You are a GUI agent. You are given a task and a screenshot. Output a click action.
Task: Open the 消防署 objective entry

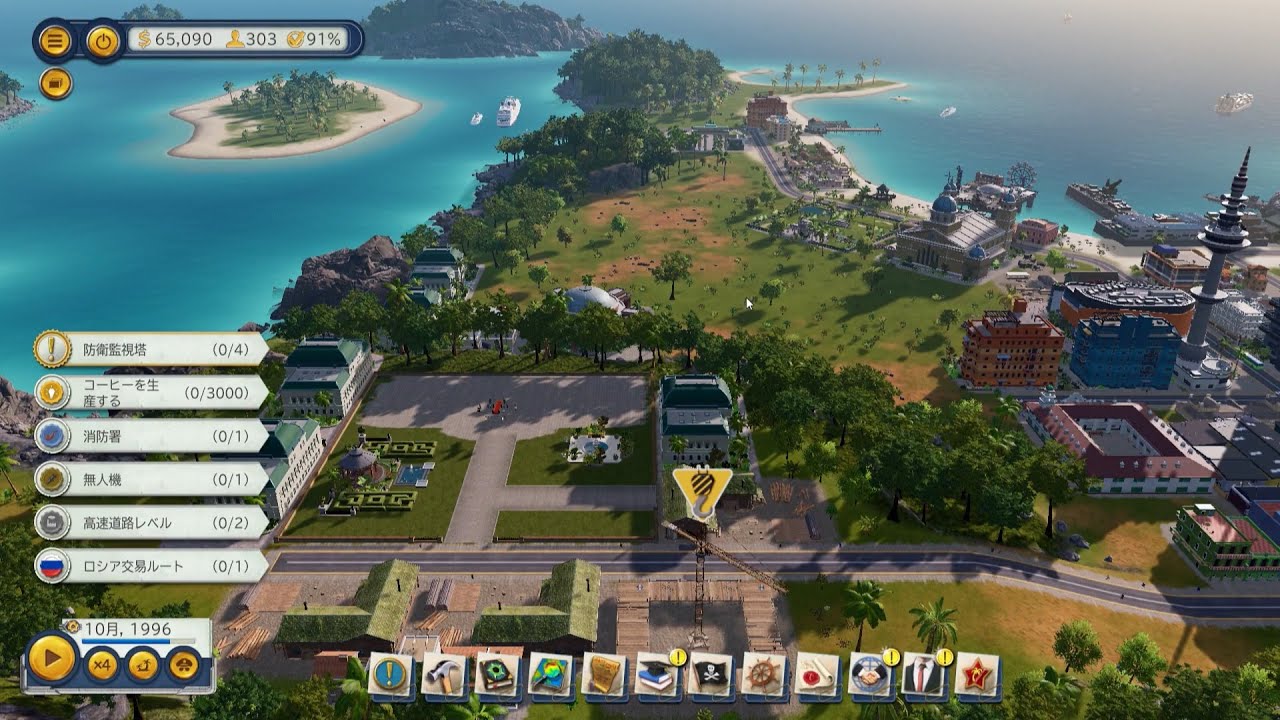[150, 436]
